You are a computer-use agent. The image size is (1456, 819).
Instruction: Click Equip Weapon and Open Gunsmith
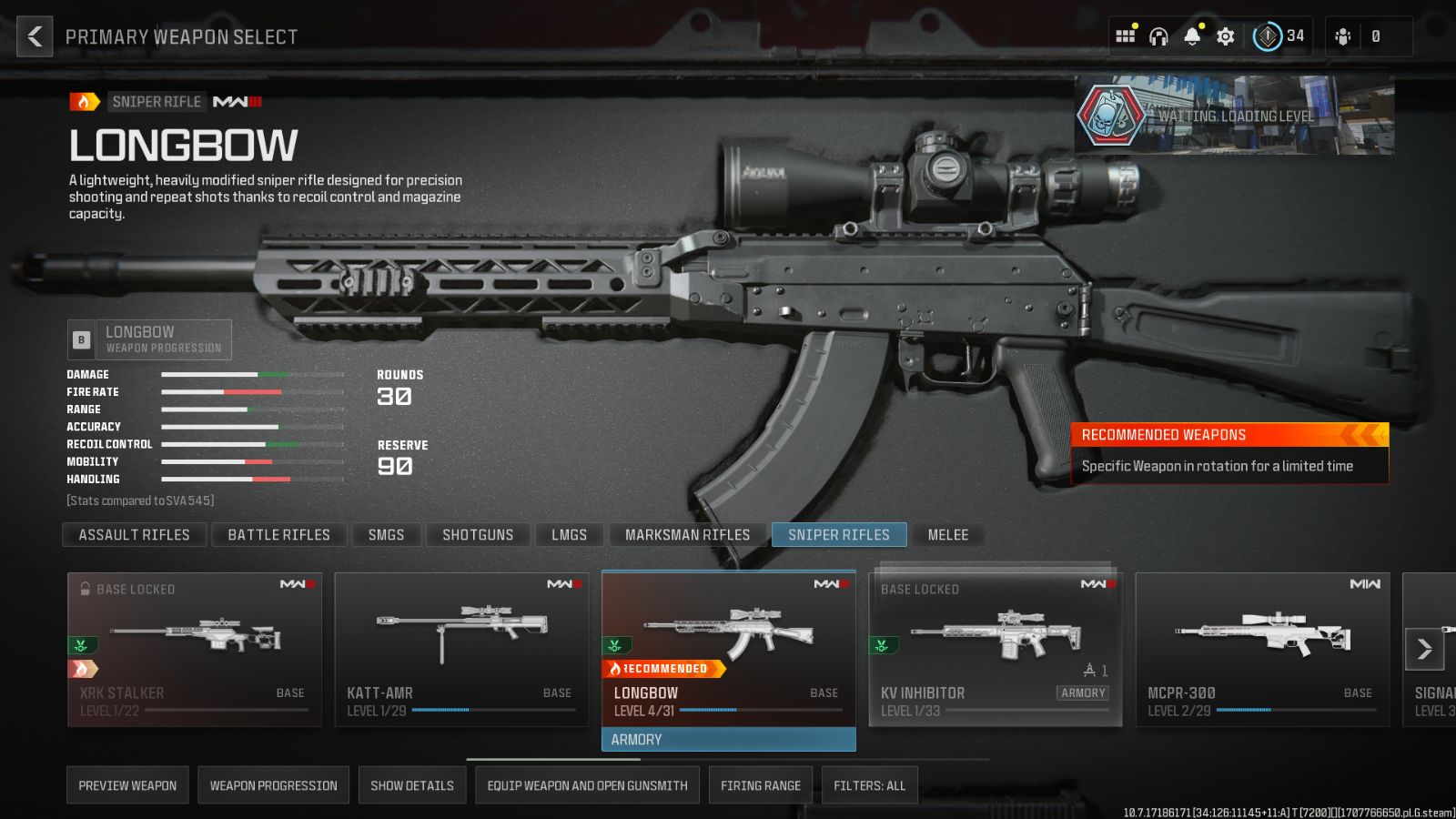[587, 784]
